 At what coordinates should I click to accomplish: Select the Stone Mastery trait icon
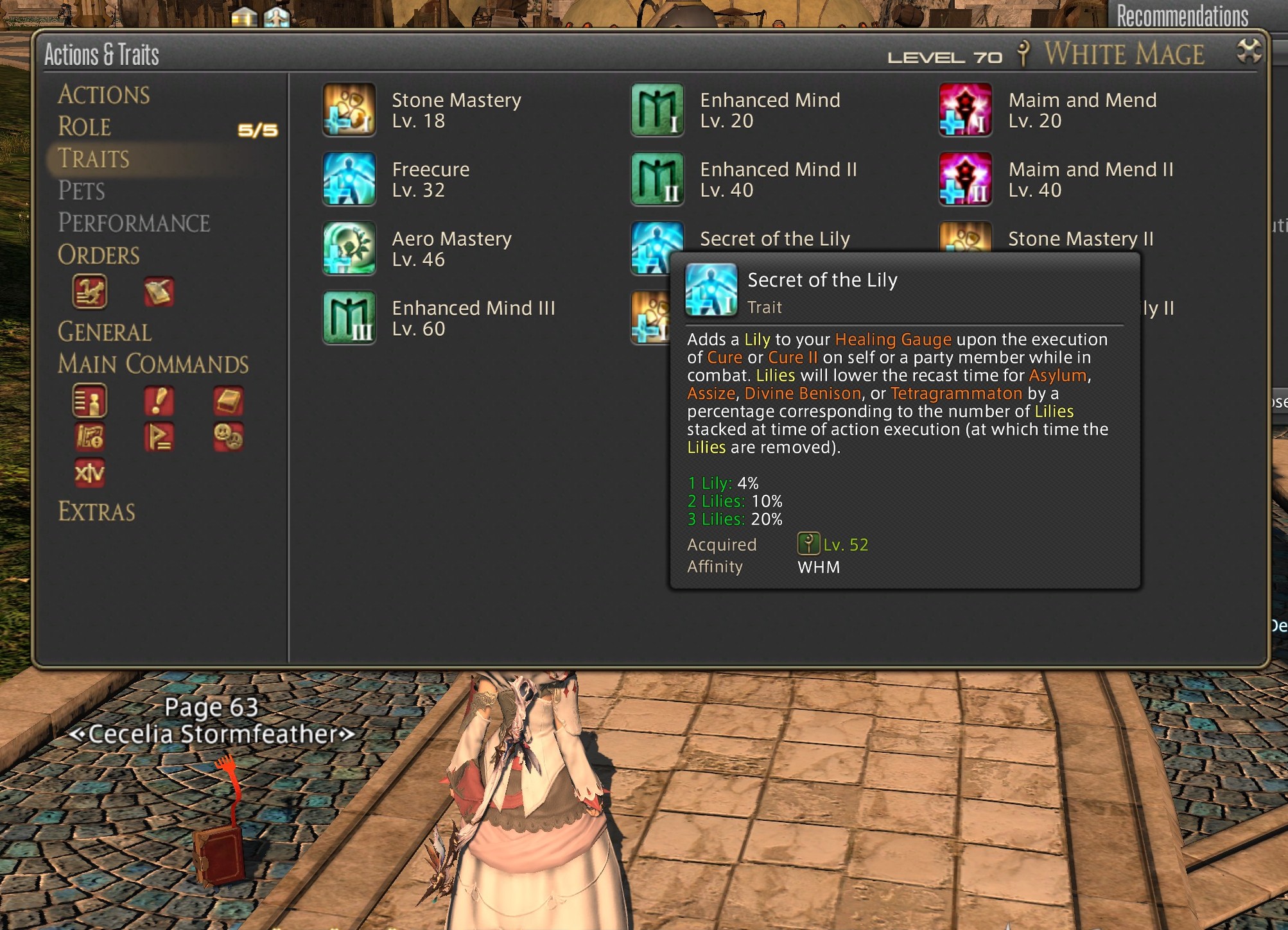pos(349,110)
